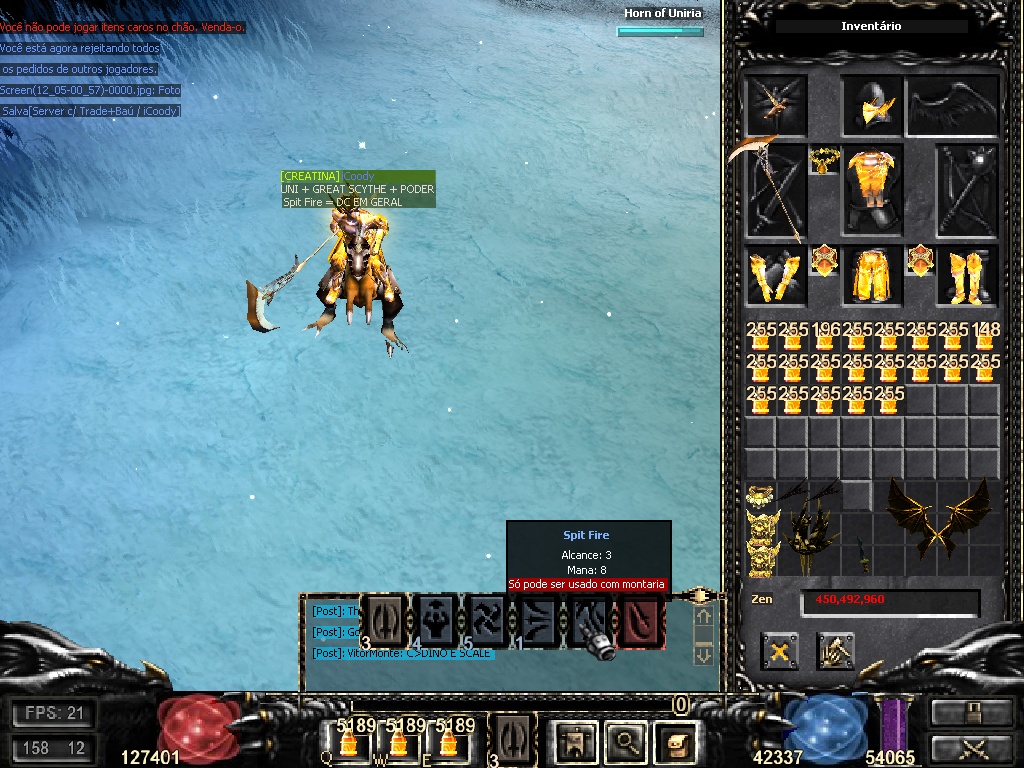The width and height of the screenshot is (1024, 768).
Task: Select the equipped golden boots slot
Action: [968, 276]
